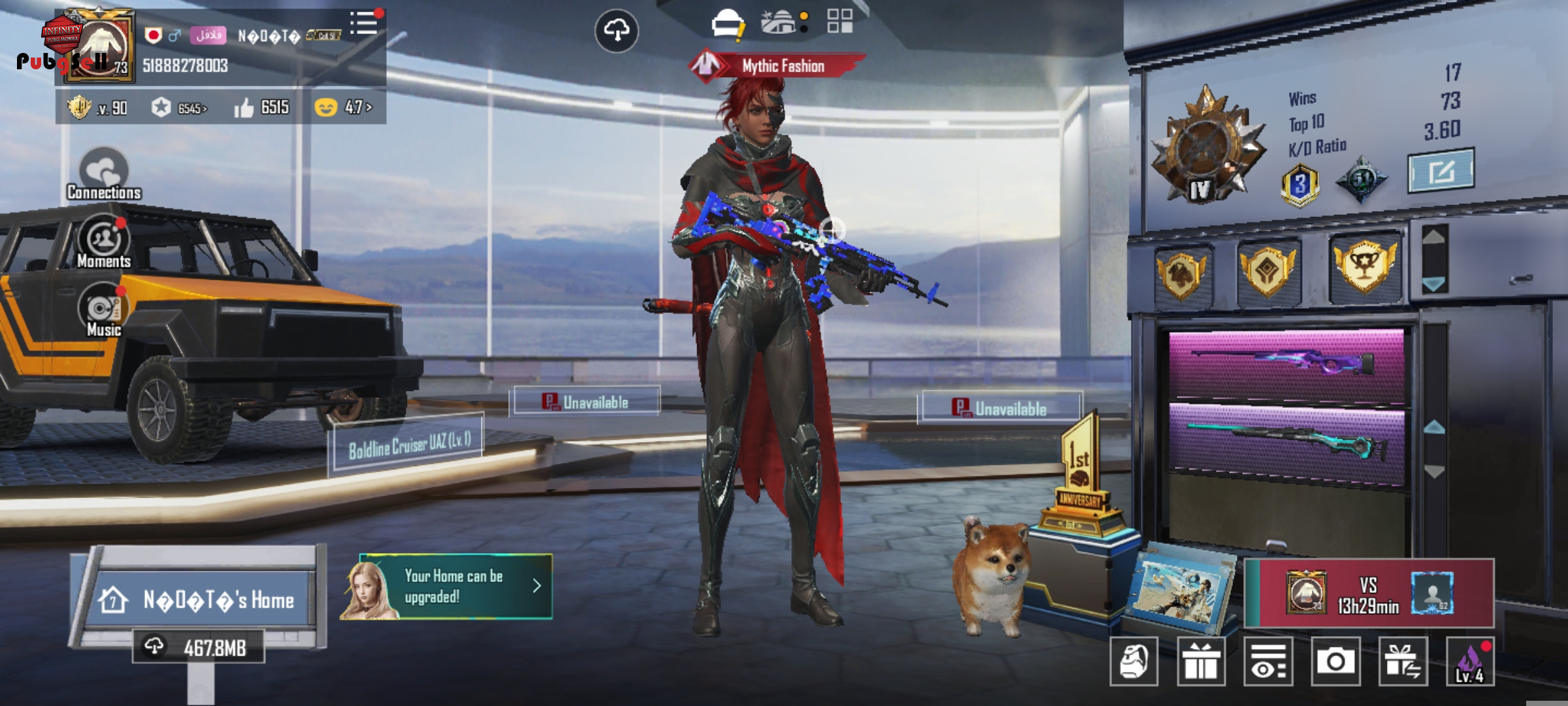Viewport: 1568px width, 706px height.
Task: Click the cloud download icon at top
Action: click(x=616, y=30)
